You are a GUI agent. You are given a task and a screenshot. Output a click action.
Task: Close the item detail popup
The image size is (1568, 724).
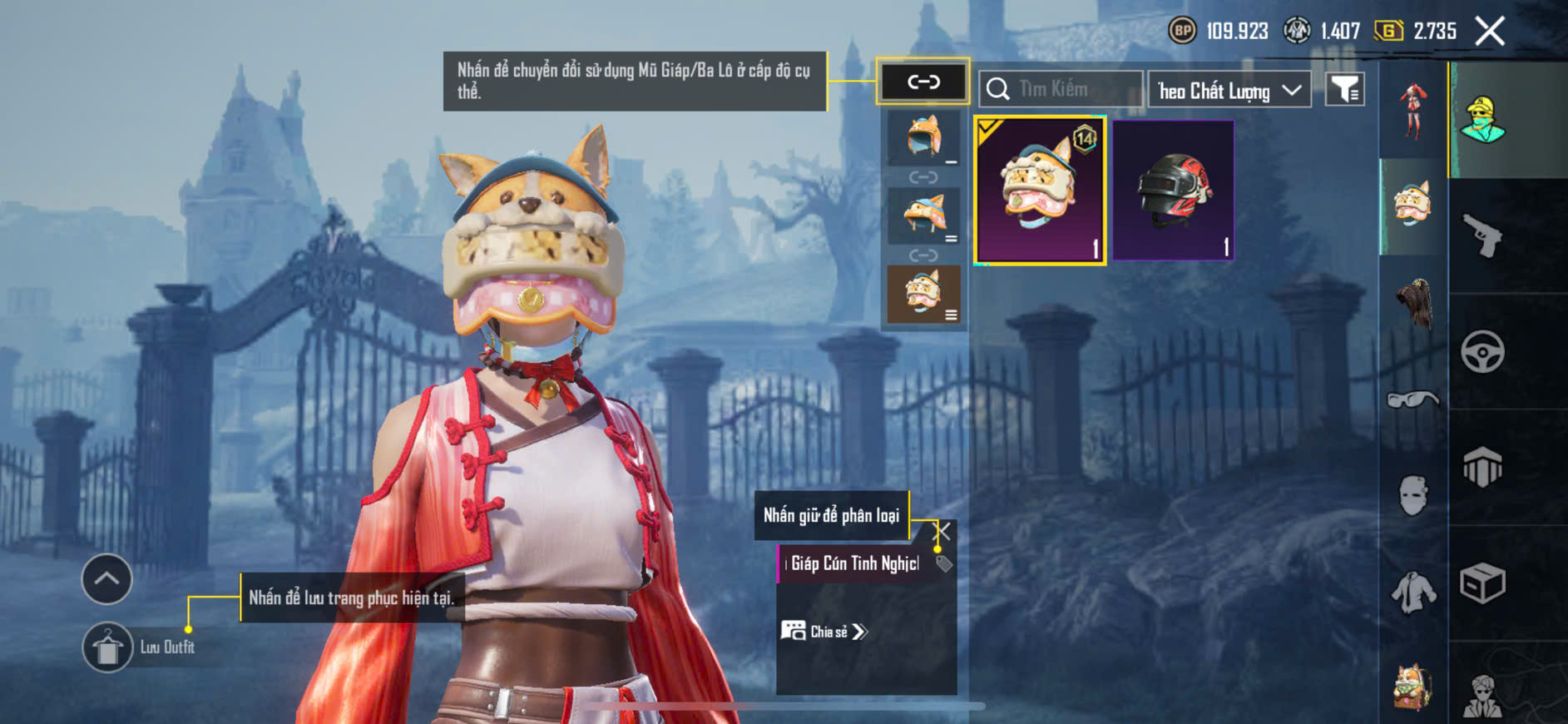point(942,531)
